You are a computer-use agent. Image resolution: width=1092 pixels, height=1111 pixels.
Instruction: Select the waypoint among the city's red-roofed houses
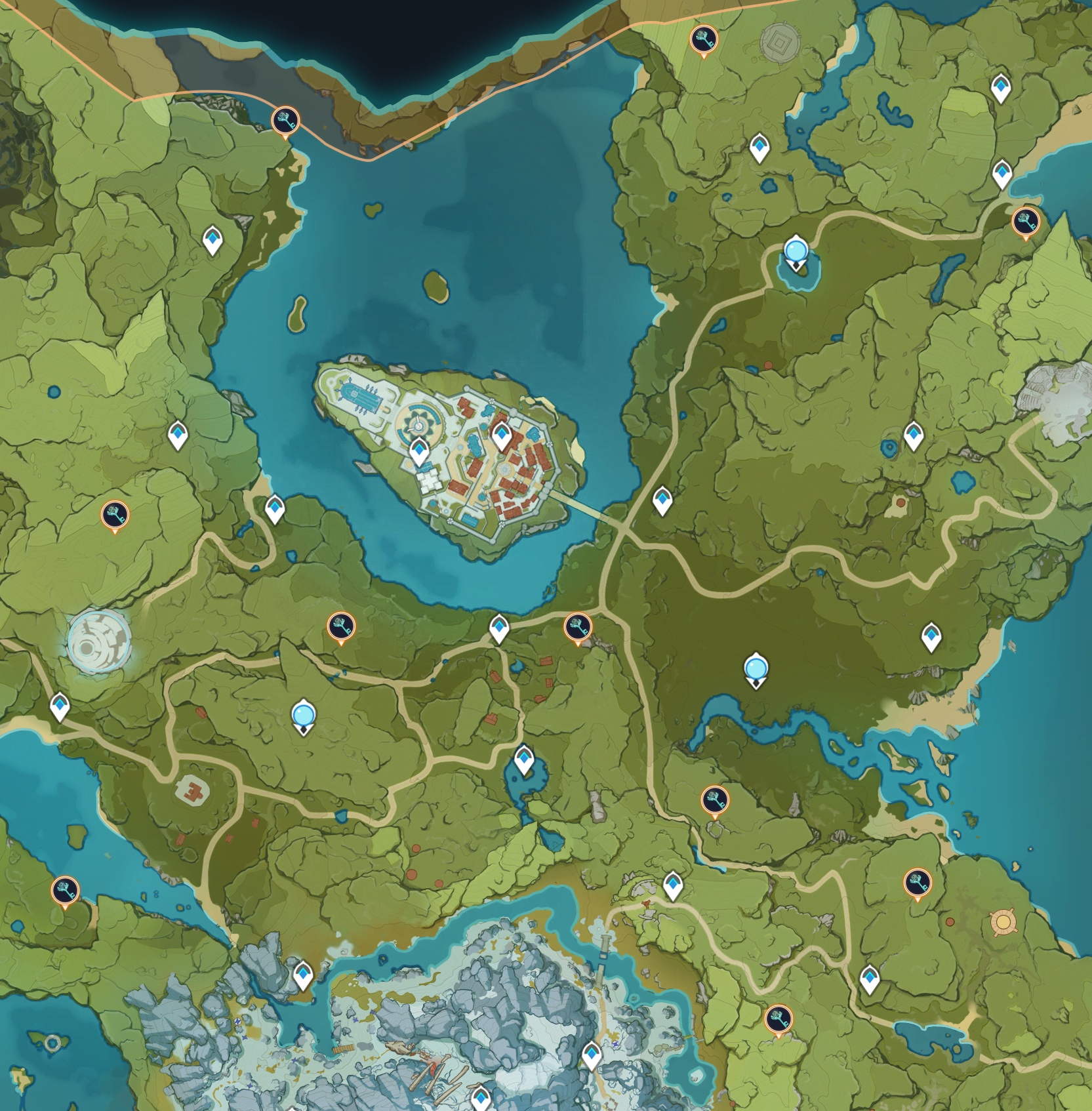coord(502,435)
